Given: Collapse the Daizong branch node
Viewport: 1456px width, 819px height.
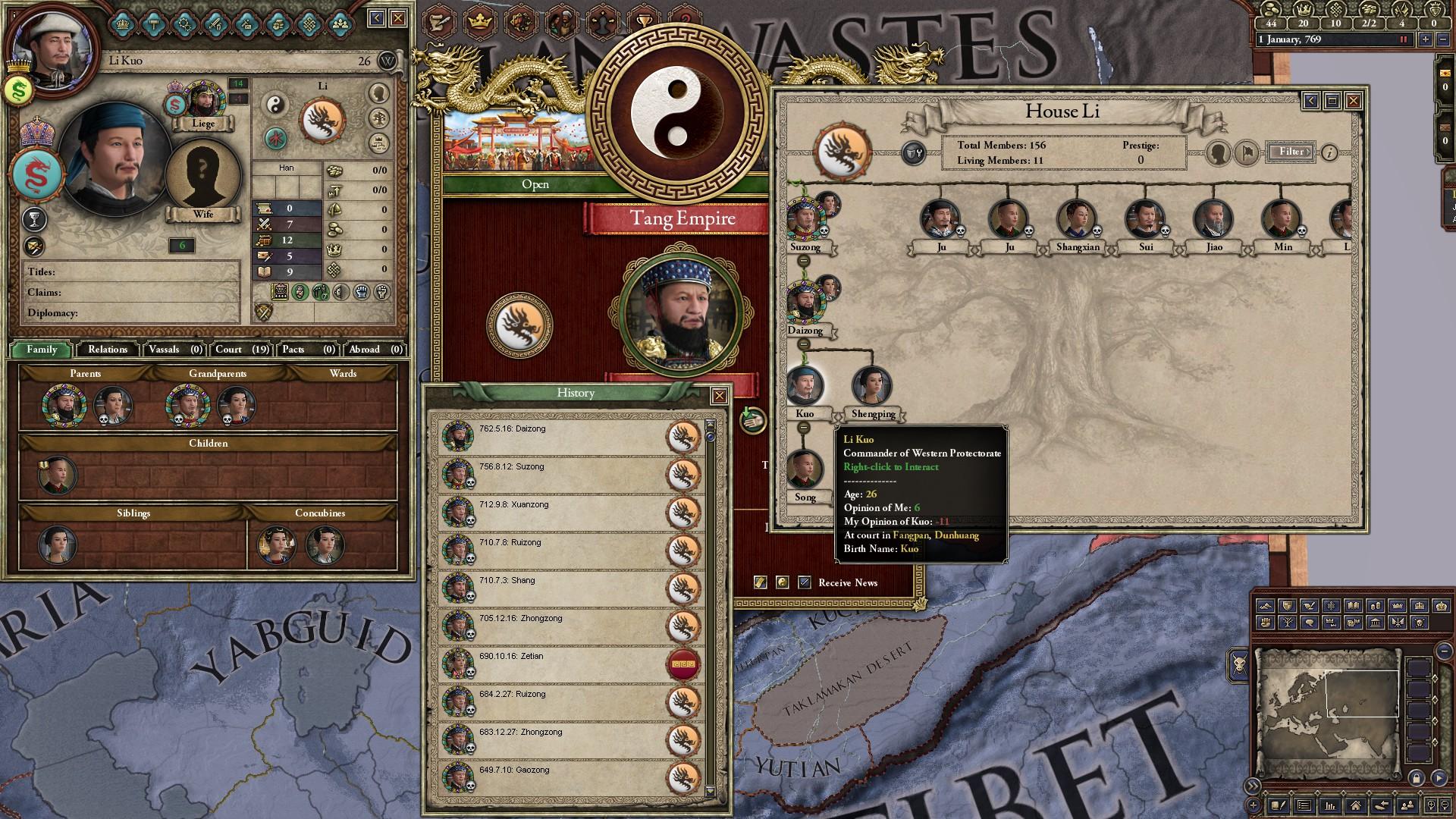Looking at the screenshot, I should point(803,344).
